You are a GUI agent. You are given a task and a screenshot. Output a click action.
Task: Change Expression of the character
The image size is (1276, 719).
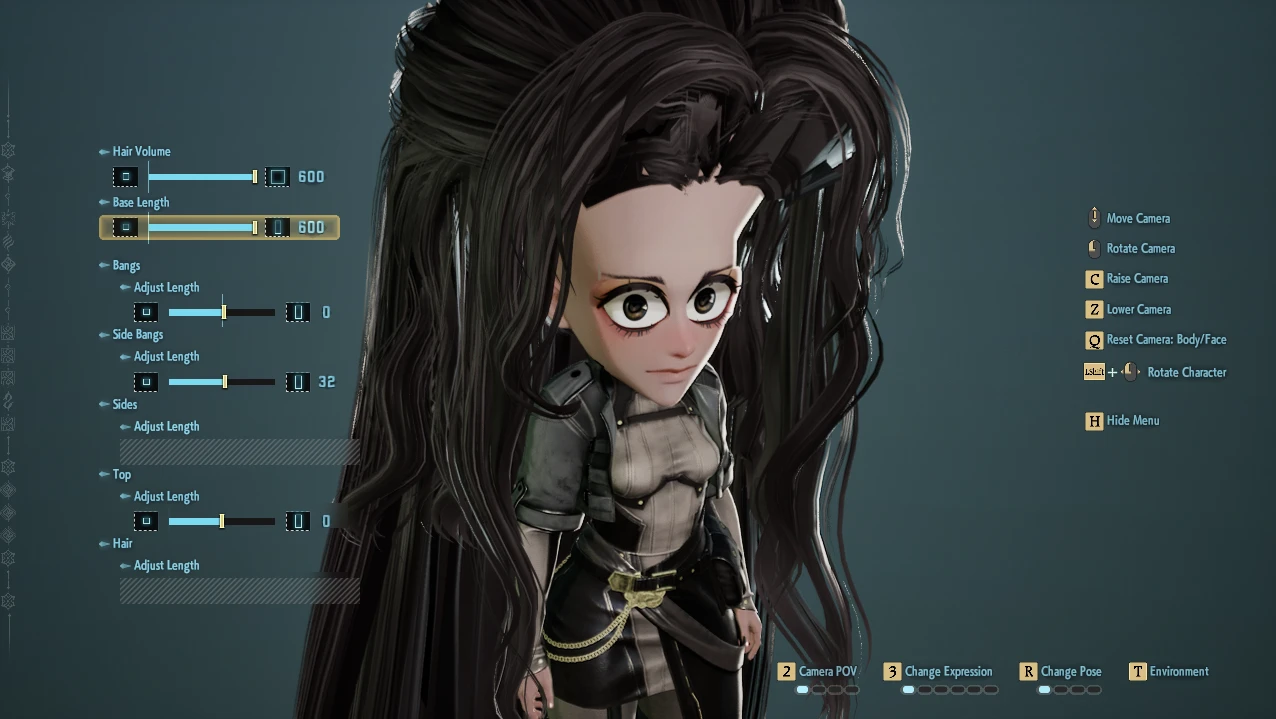[x=938, y=672]
